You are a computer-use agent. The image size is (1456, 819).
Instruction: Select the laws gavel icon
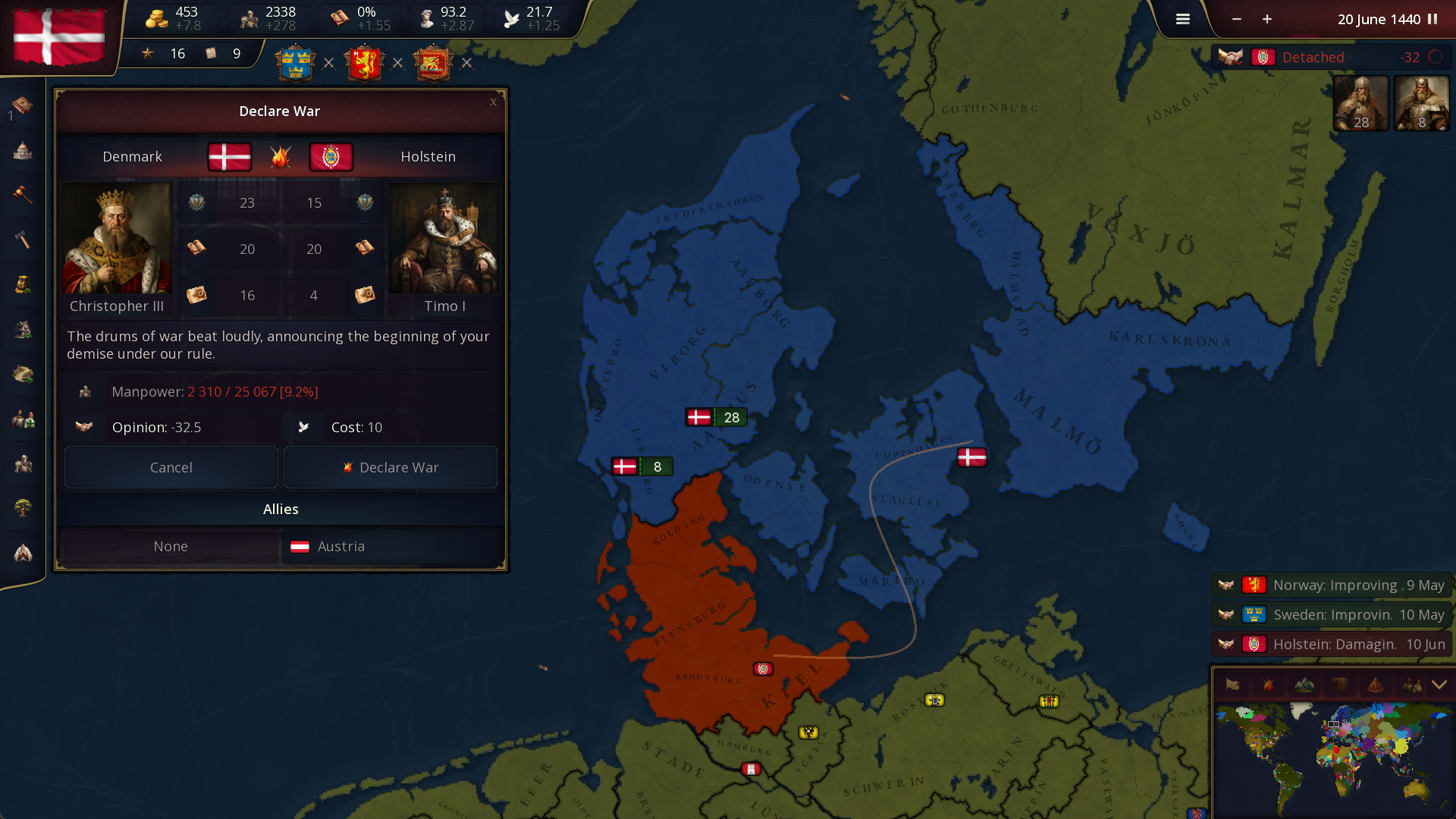point(23,195)
